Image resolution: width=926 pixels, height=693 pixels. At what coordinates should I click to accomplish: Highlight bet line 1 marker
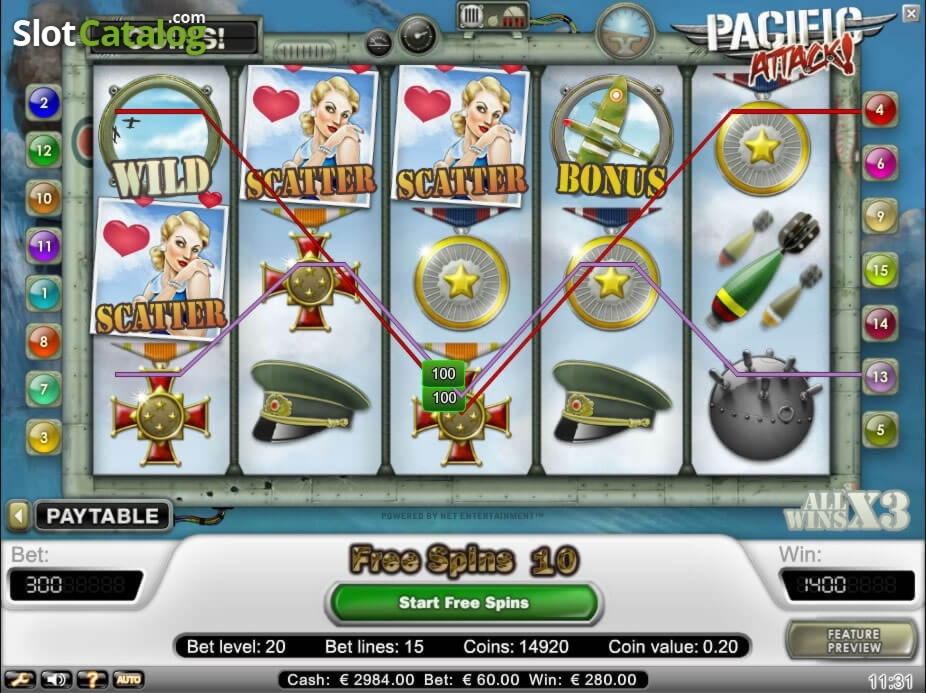[x=44, y=293]
